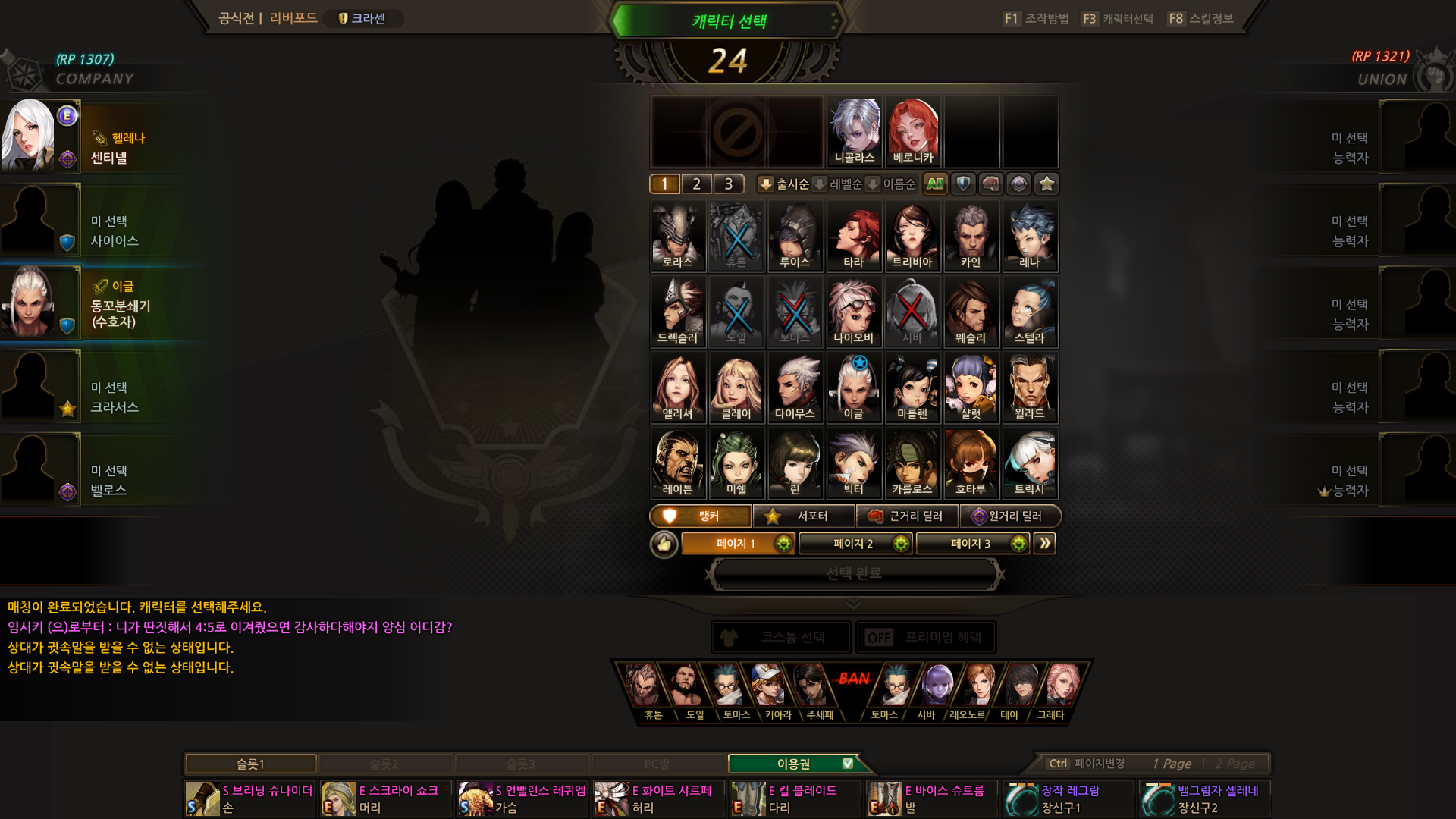The width and height of the screenshot is (1456, 819).
Task: Switch to the 이용권 tab
Action: point(793,764)
